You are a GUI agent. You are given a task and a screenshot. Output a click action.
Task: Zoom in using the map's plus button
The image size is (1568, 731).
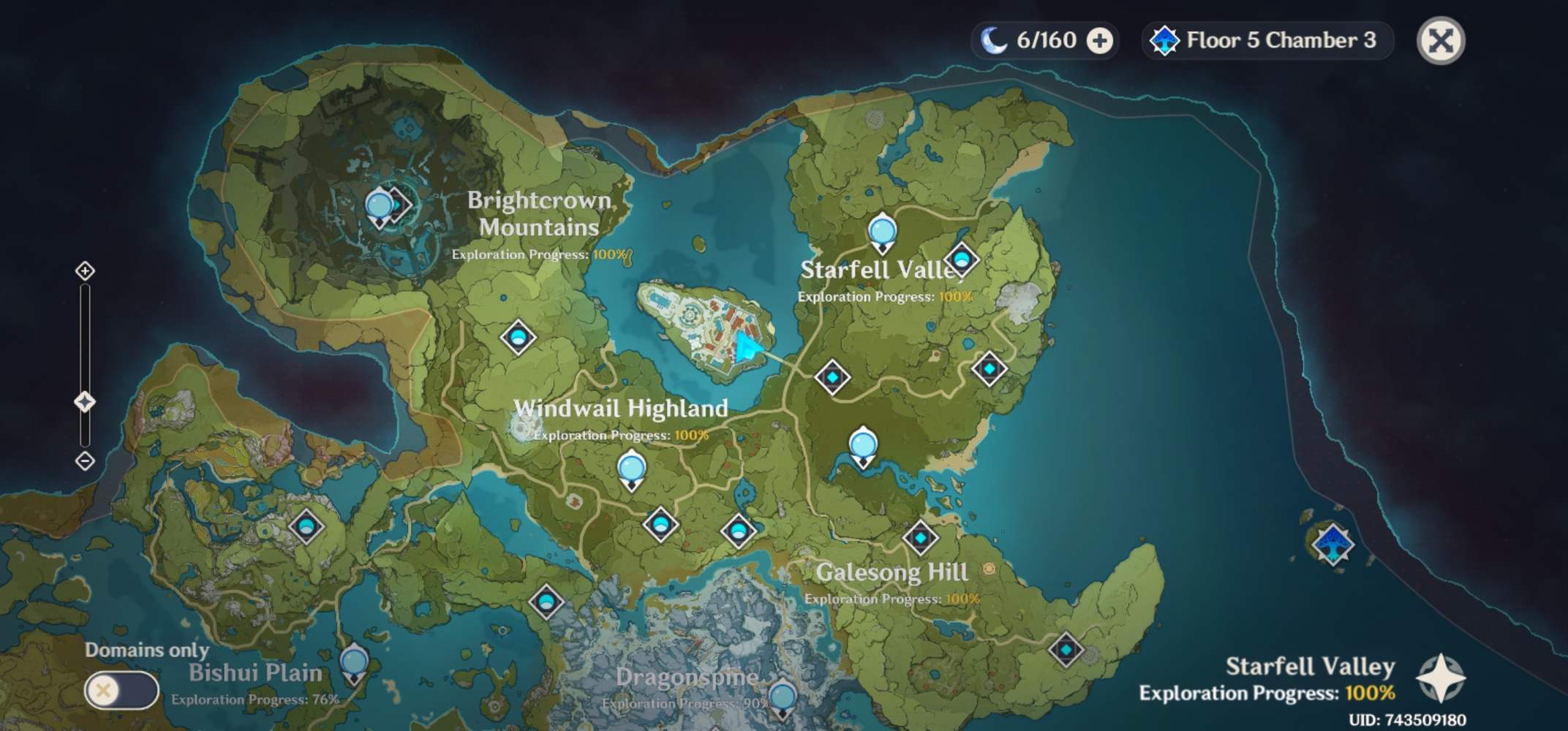point(85,271)
